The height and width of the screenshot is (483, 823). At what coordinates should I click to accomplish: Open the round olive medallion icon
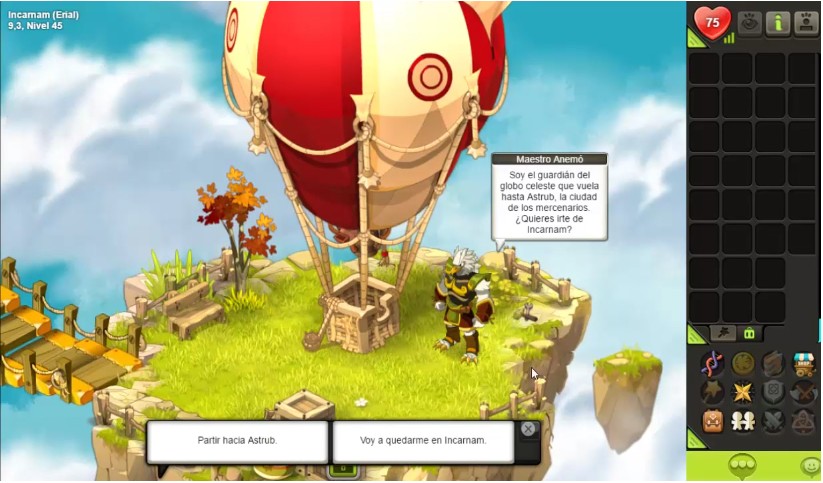[x=743, y=363]
